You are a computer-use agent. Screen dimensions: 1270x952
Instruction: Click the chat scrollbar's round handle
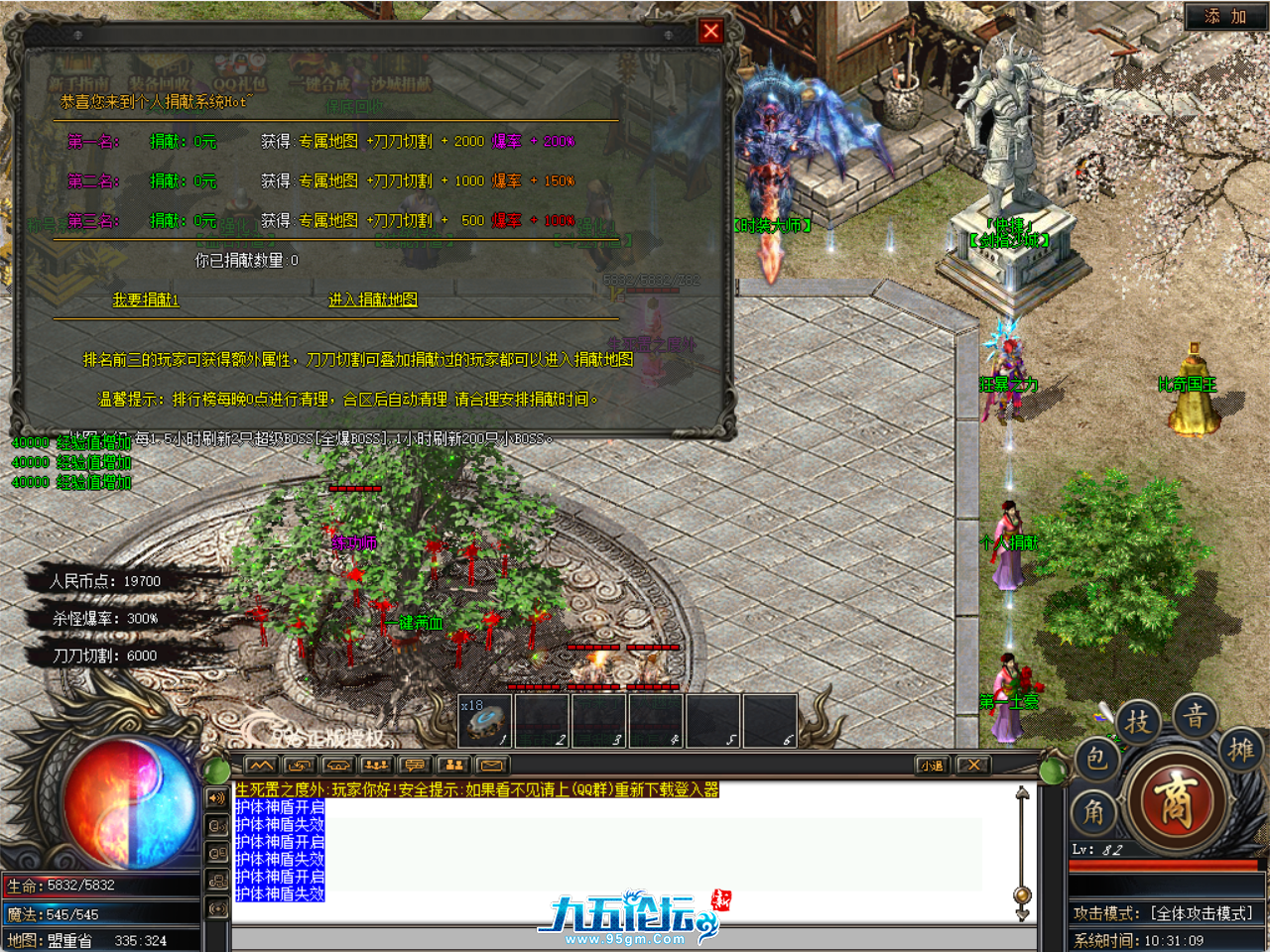tap(1022, 895)
